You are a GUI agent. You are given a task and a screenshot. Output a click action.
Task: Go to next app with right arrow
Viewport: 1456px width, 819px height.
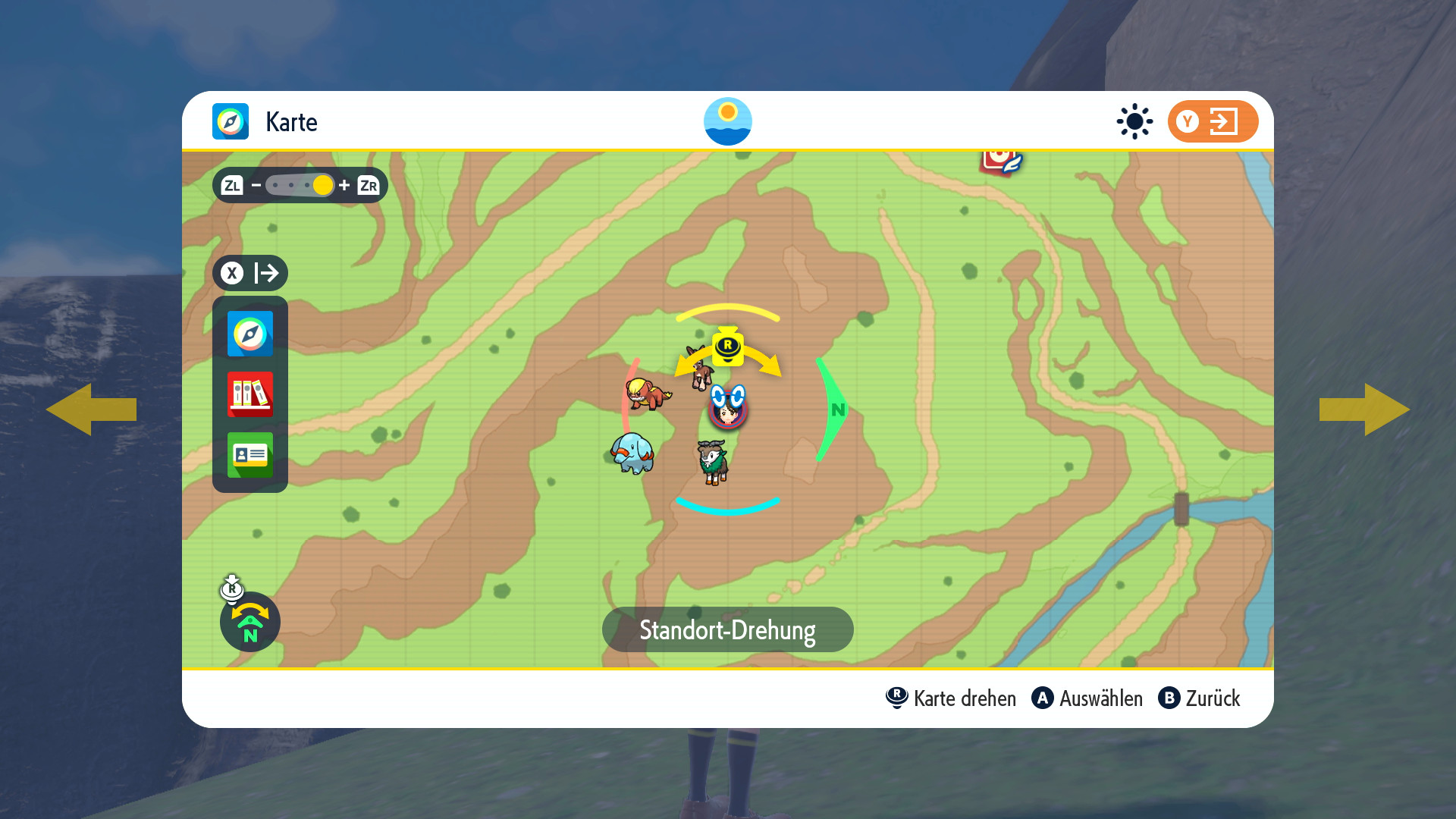(1365, 409)
